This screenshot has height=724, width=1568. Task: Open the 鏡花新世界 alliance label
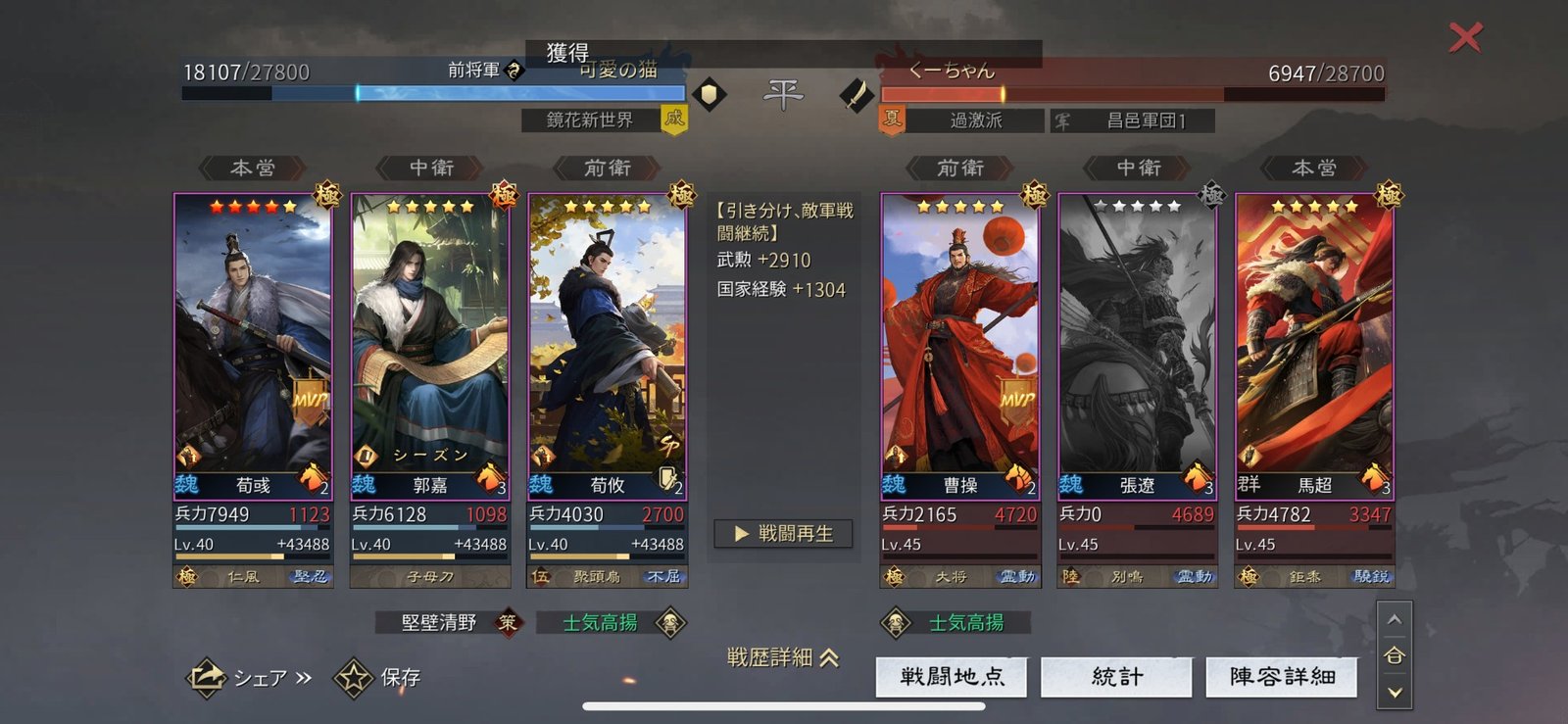(x=590, y=120)
